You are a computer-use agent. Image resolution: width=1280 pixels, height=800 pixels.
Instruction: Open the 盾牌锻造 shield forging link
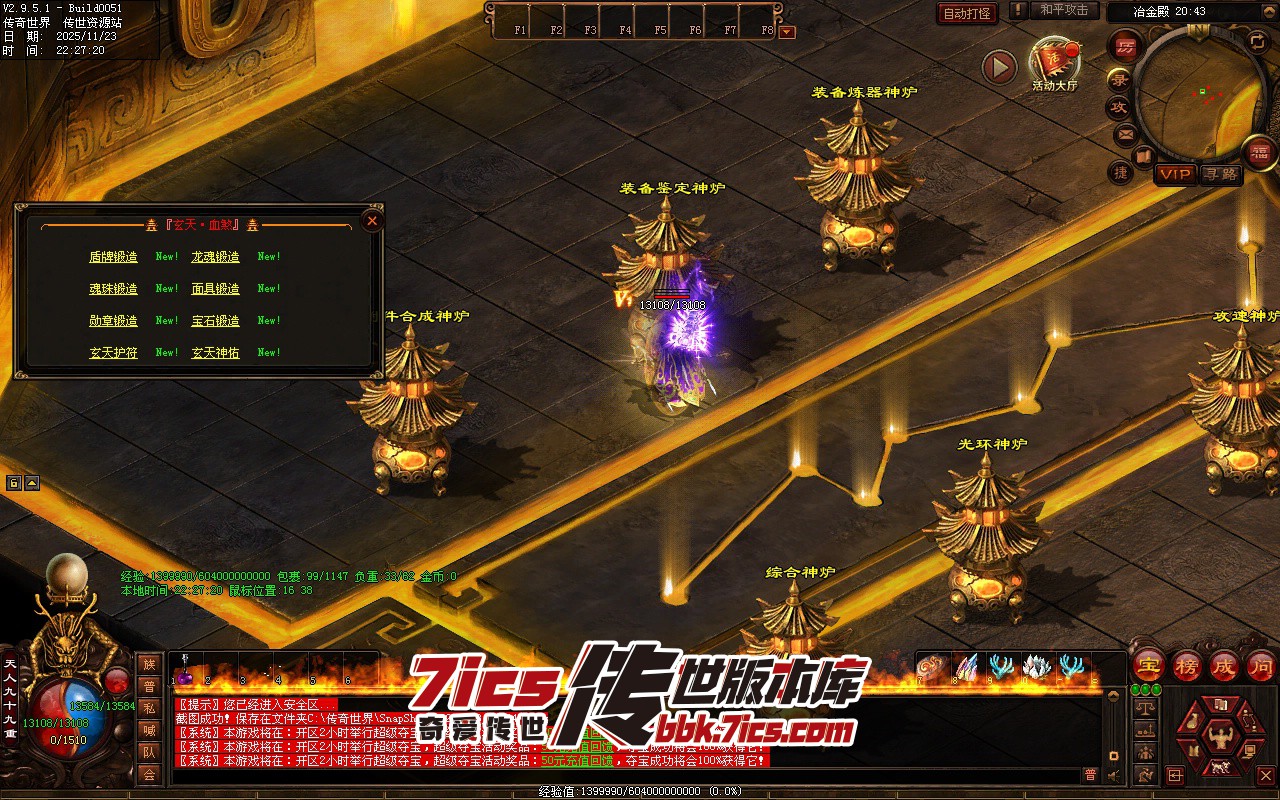[x=113, y=257]
